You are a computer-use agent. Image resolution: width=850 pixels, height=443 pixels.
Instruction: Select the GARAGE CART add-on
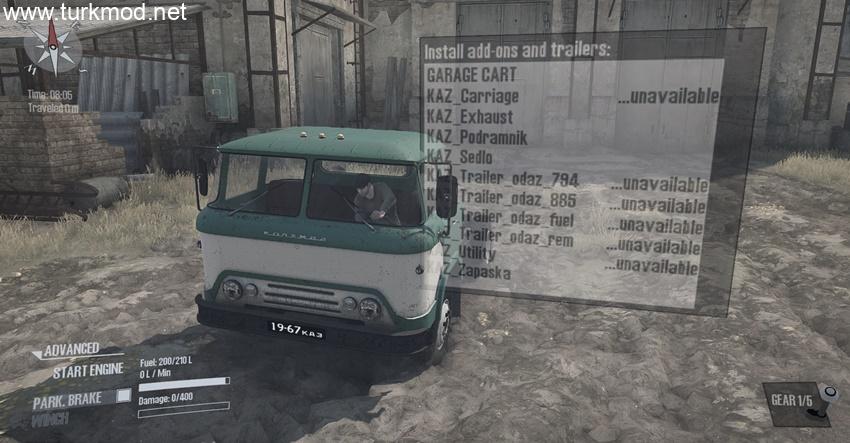click(470, 75)
